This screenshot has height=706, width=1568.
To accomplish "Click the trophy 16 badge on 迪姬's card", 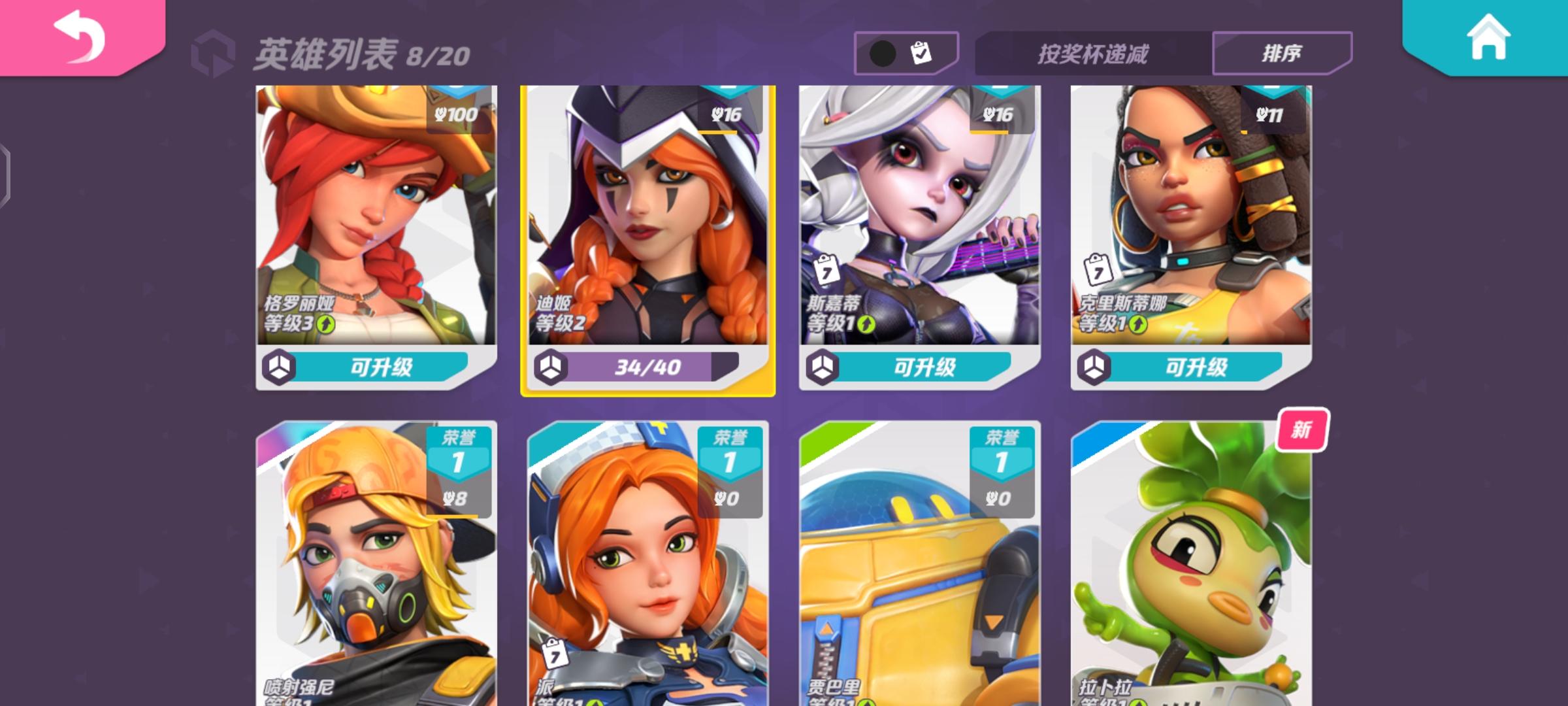I will coord(728,112).
